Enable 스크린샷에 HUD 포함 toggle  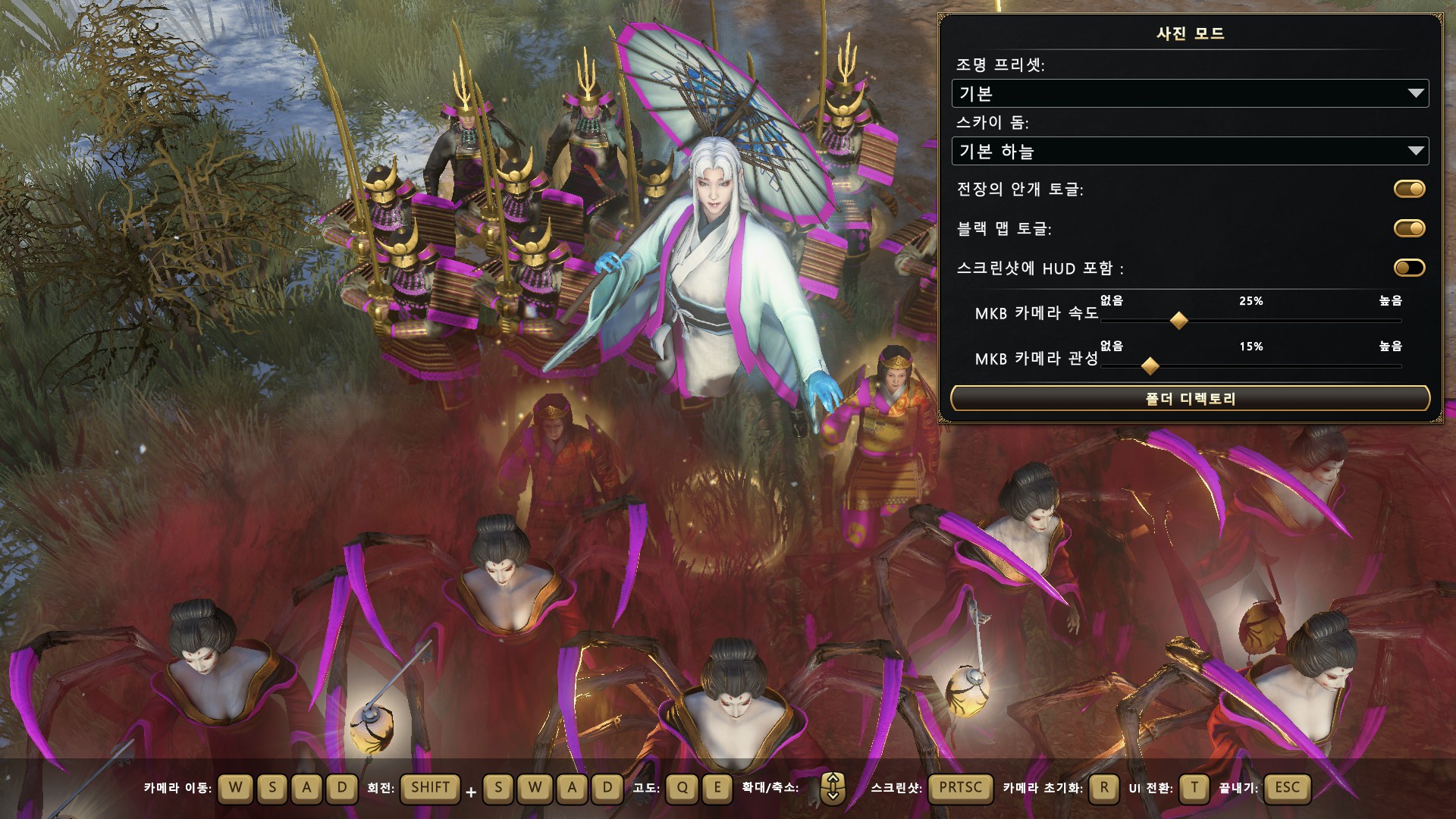[x=1409, y=268]
